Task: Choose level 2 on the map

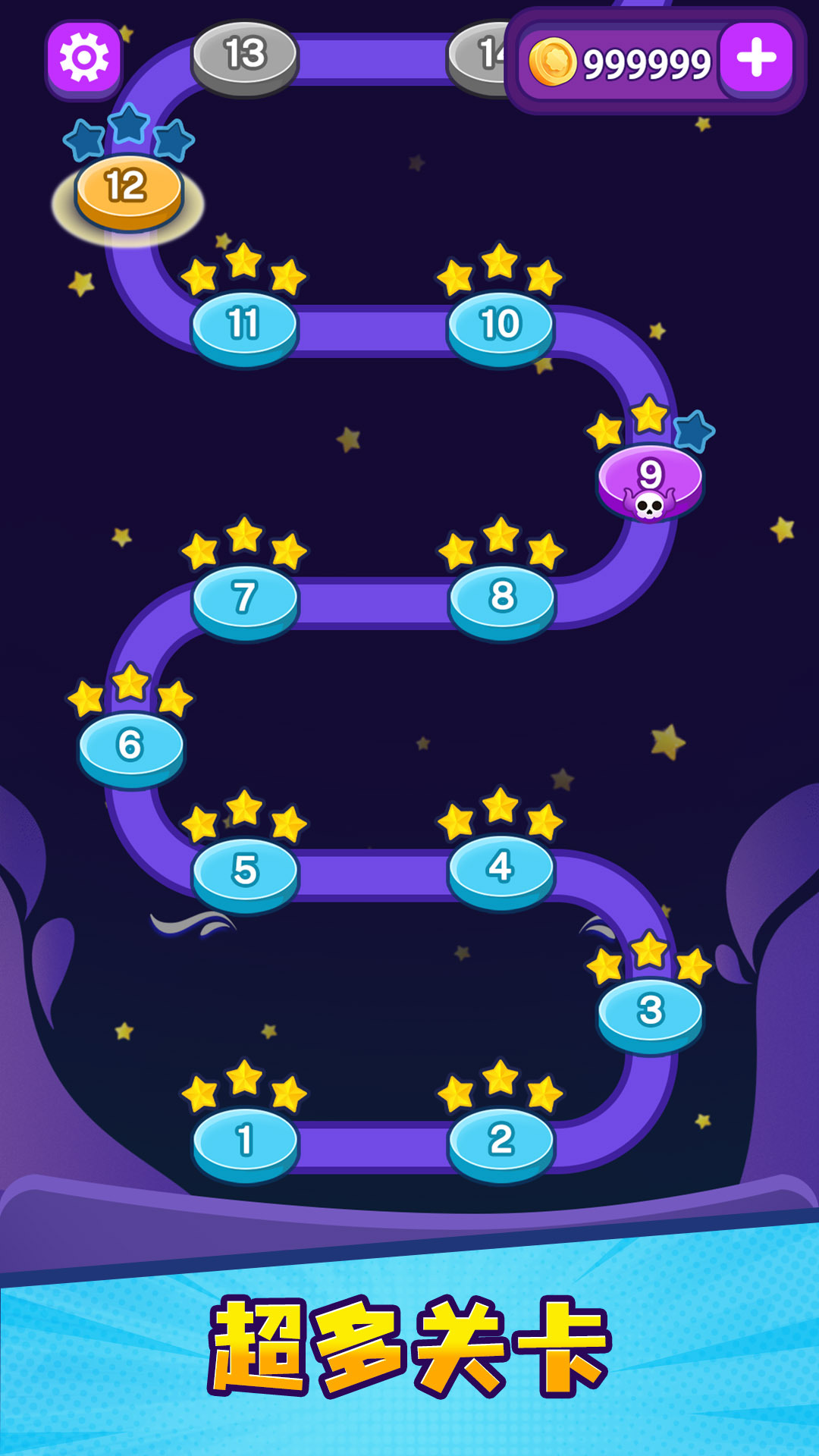Action: [x=501, y=1141]
